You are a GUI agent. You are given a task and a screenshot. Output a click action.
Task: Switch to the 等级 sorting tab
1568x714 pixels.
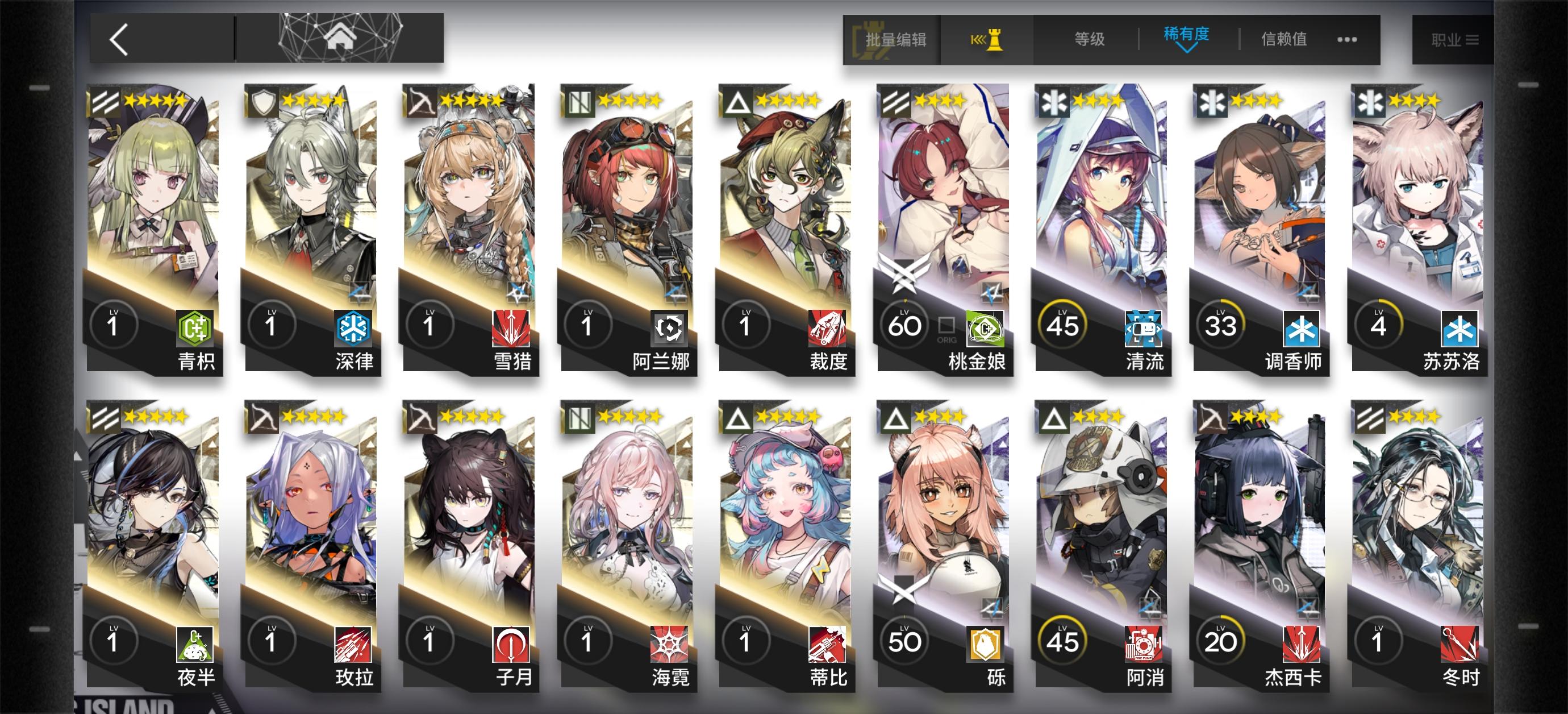click(1090, 39)
